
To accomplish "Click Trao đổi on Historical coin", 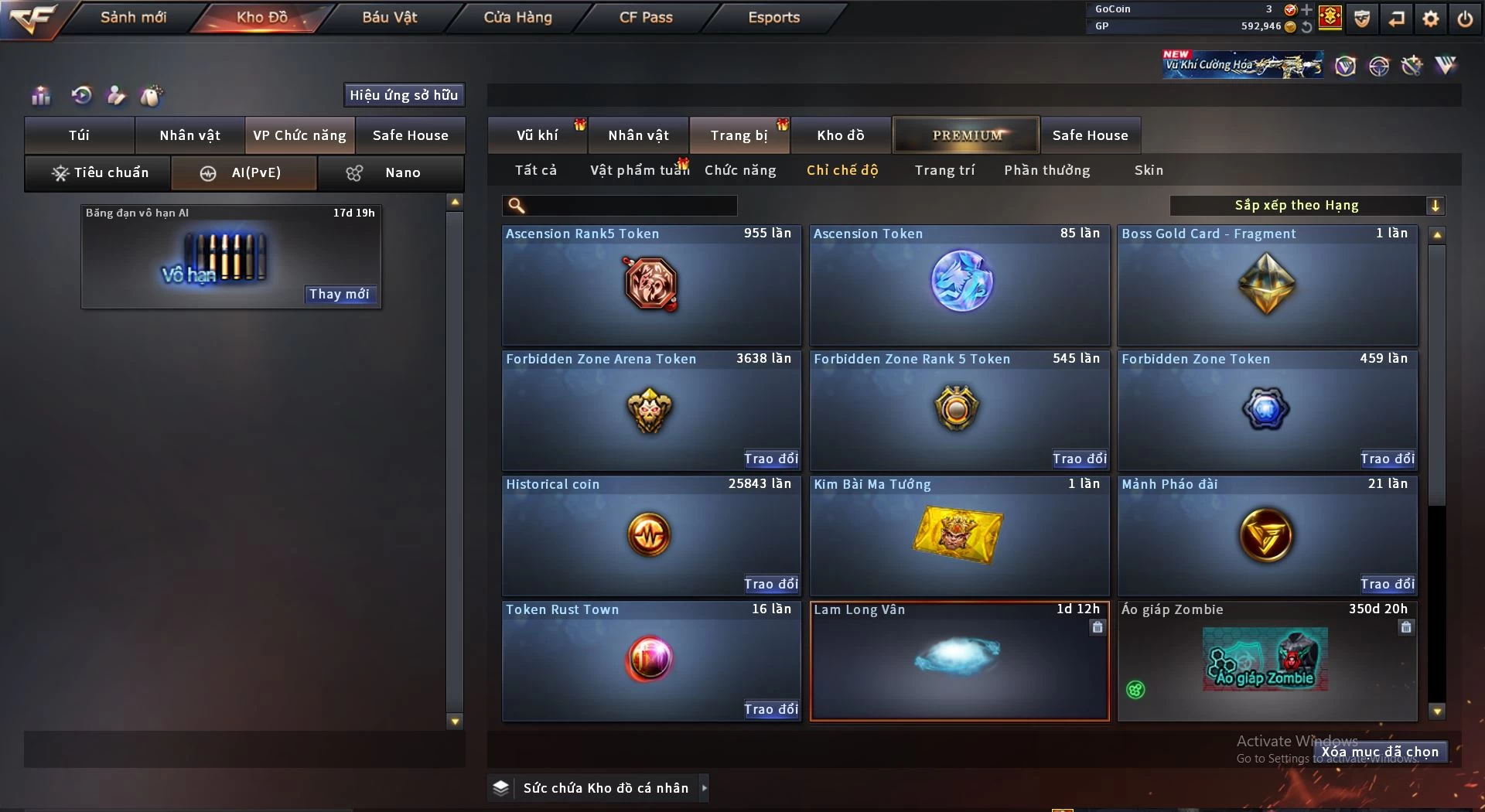I will [770, 584].
